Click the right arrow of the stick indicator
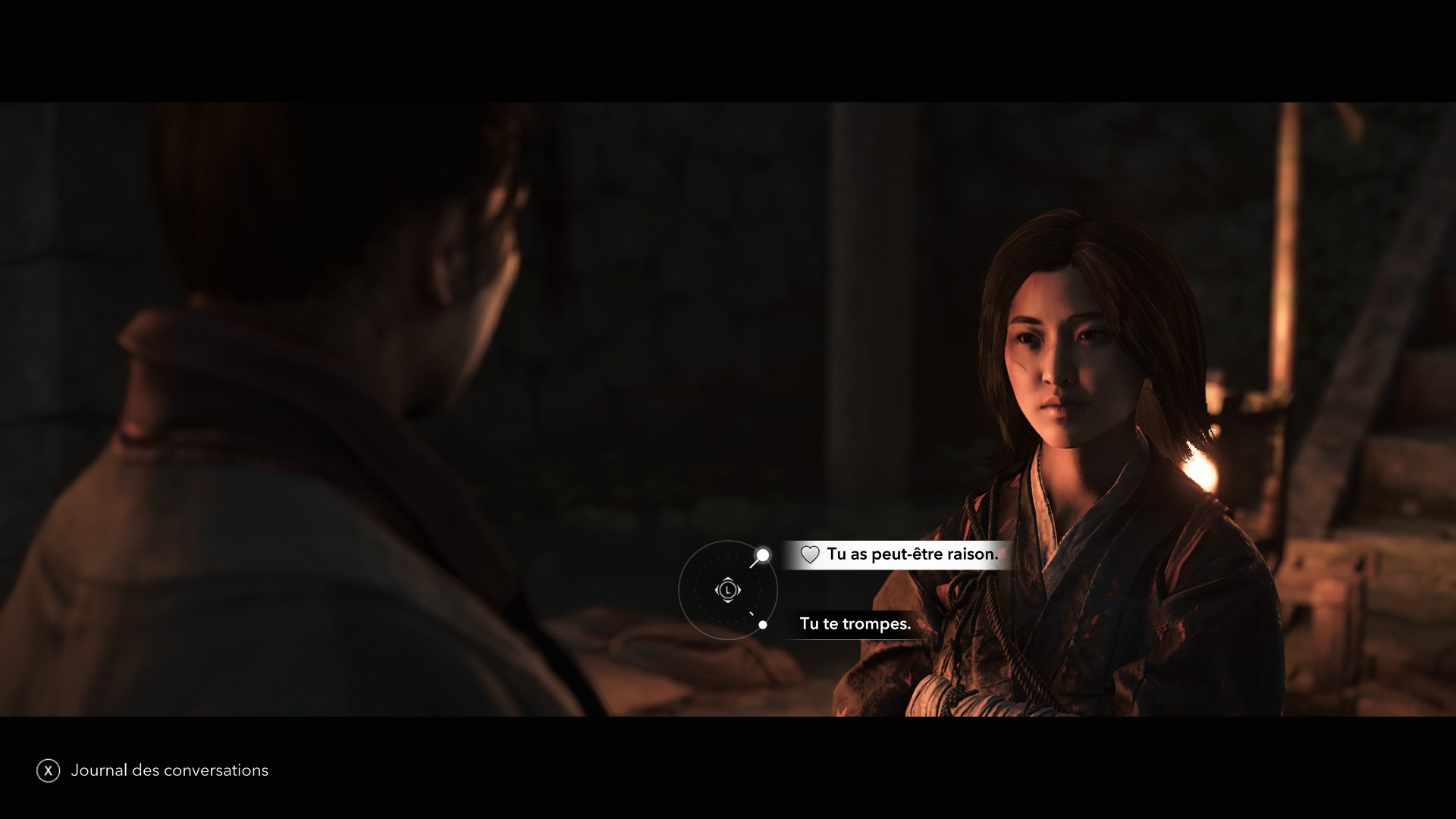 738,590
